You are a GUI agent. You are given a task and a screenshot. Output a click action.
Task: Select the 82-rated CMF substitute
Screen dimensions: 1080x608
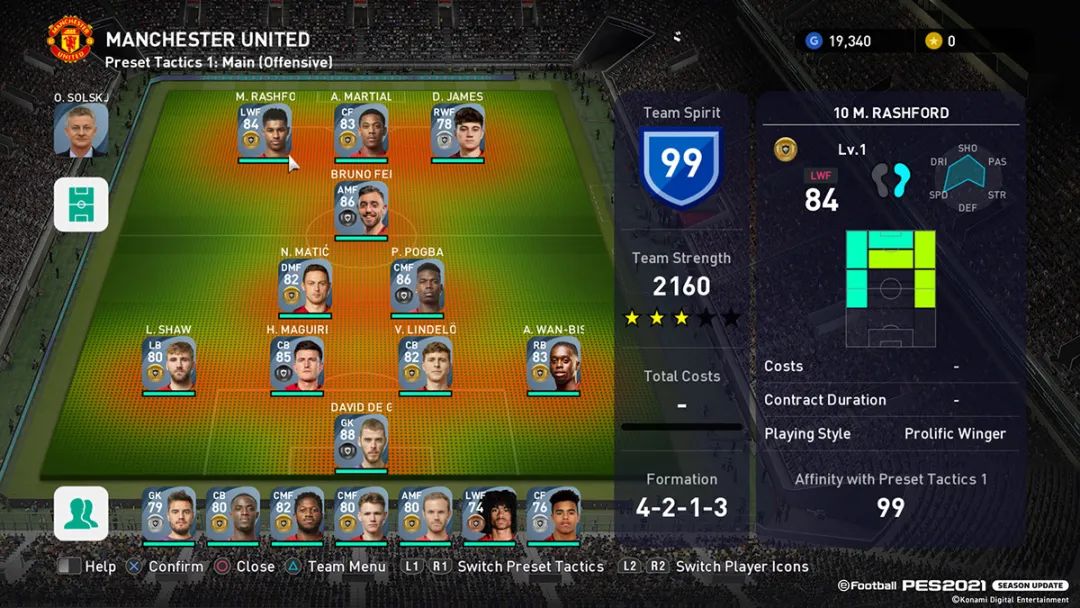point(297,514)
